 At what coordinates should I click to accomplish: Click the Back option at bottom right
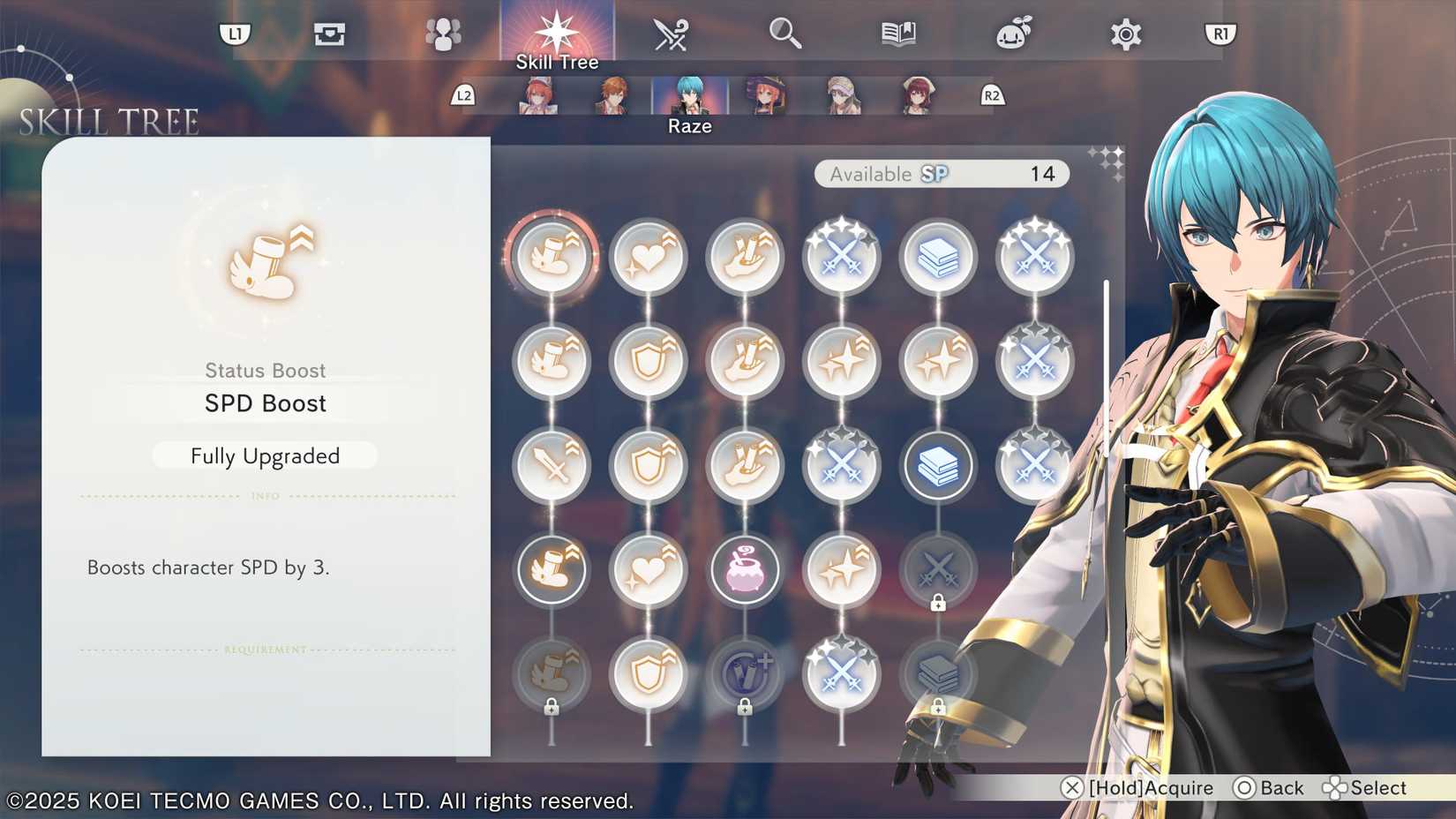point(1271,787)
